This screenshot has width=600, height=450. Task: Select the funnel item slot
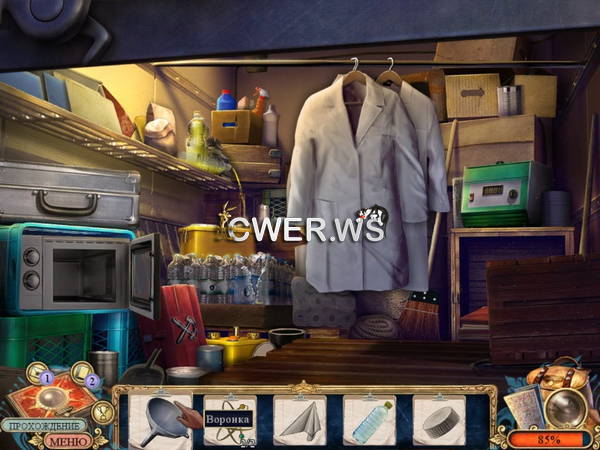click(x=160, y=418)
